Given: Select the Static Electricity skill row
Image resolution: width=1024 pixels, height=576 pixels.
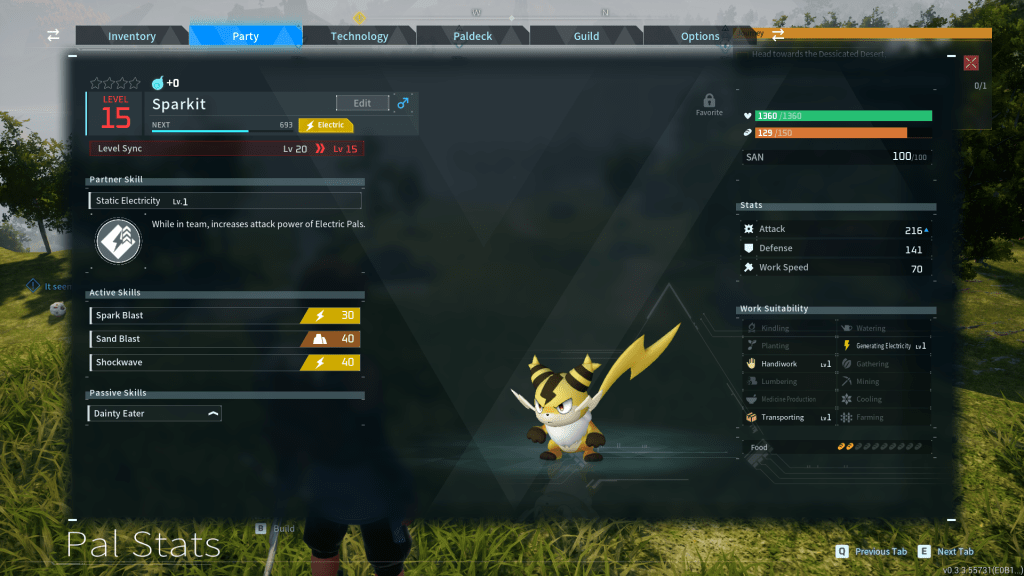Looking at the screenshot, I should pos(225,201).
